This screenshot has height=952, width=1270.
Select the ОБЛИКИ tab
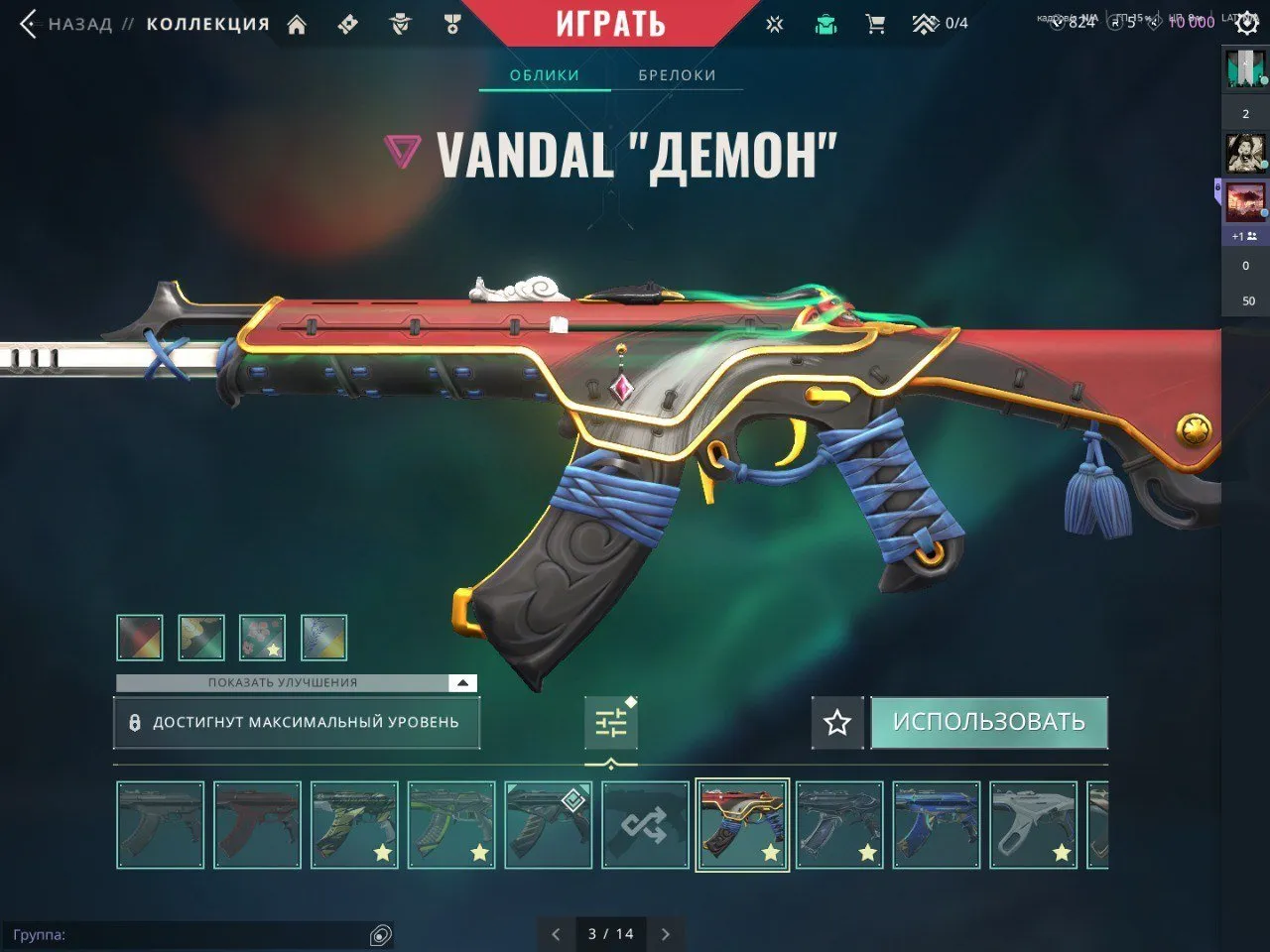[x=543, y=74]
